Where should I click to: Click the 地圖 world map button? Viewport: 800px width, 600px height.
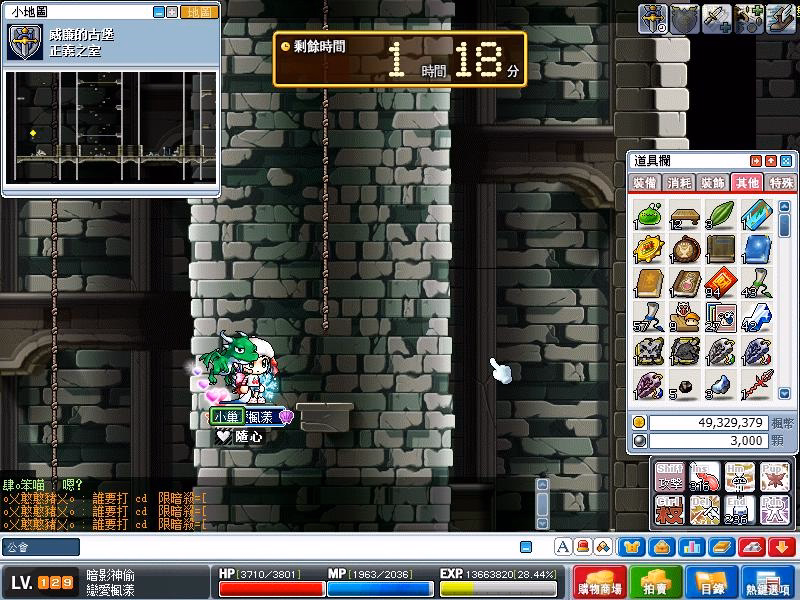(201, 12)
